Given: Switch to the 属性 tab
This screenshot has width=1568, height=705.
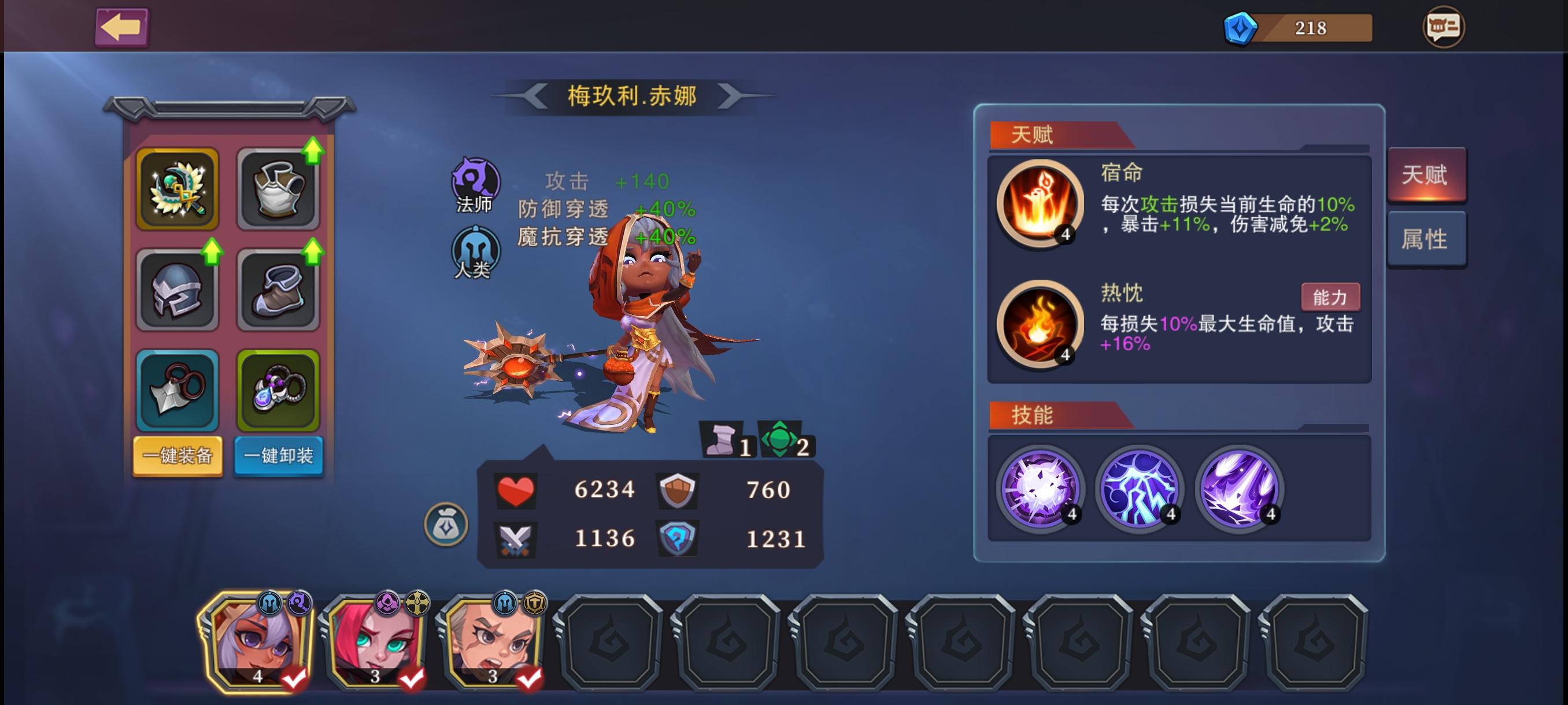Looking at the screenshot, I should point(1428,239).
